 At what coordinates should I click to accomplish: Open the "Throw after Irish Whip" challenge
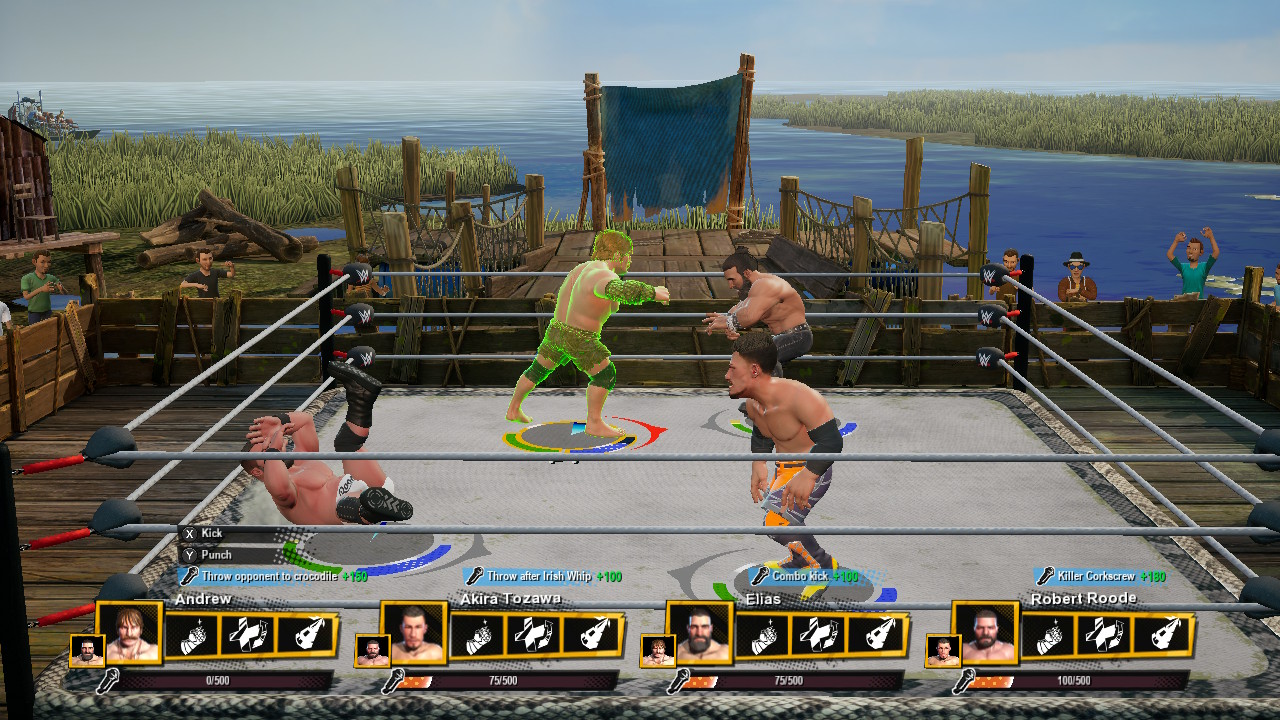(543, 576)
